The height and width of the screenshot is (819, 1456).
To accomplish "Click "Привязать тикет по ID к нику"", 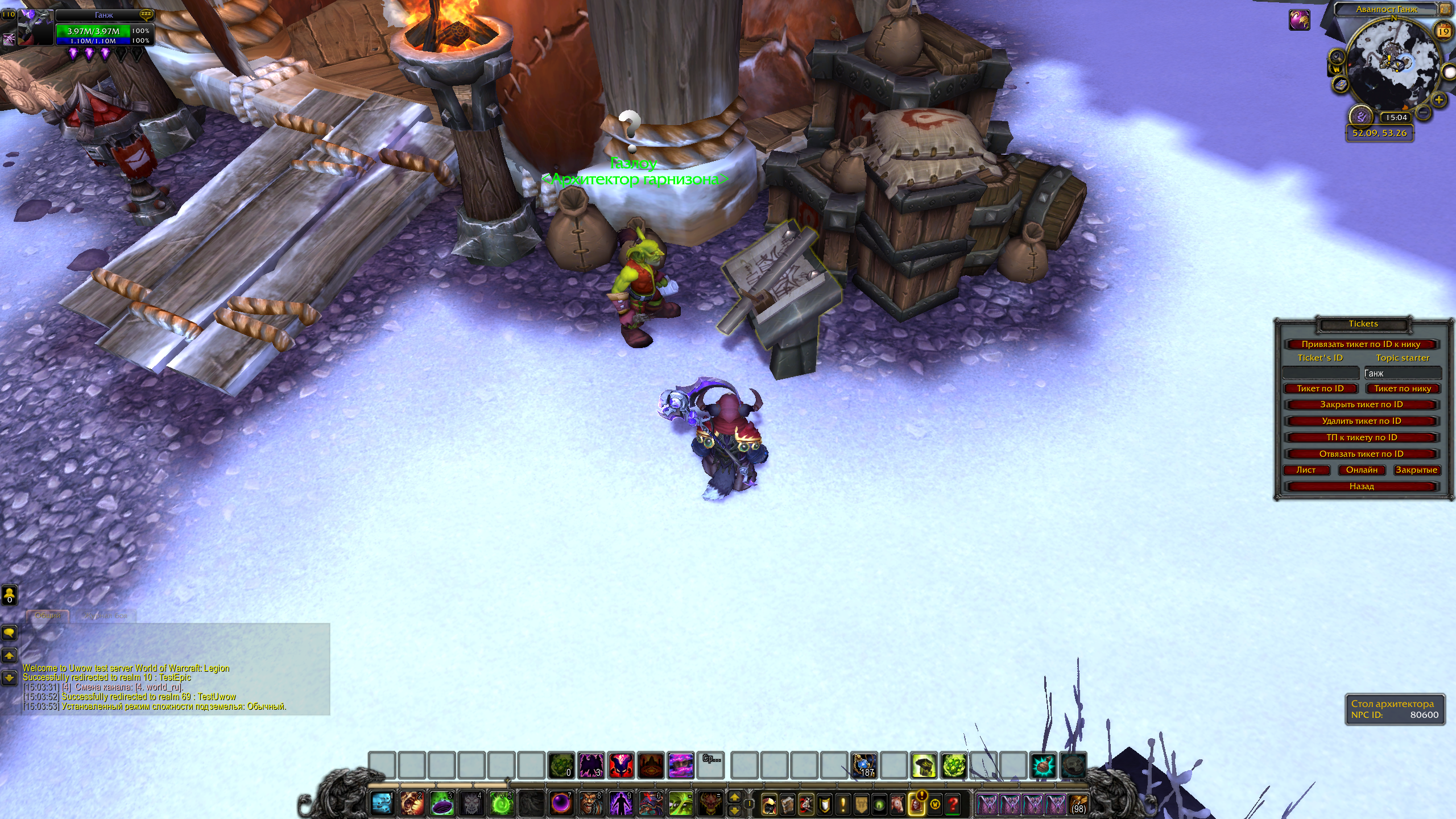I will pos(1361,344).
